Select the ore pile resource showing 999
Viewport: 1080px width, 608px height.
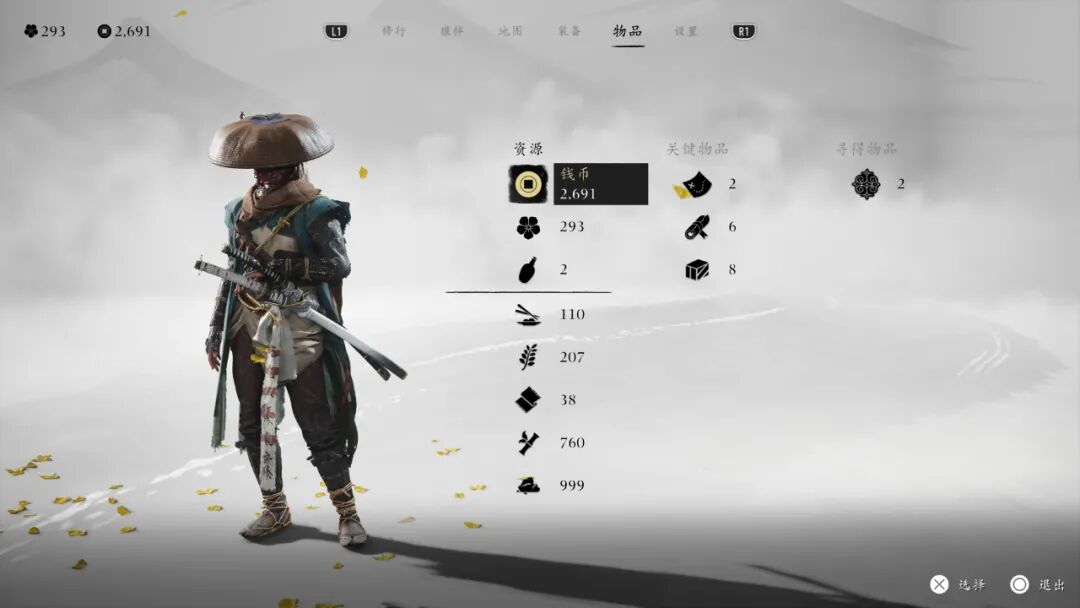pyautogui.click(x=529, y=485)
